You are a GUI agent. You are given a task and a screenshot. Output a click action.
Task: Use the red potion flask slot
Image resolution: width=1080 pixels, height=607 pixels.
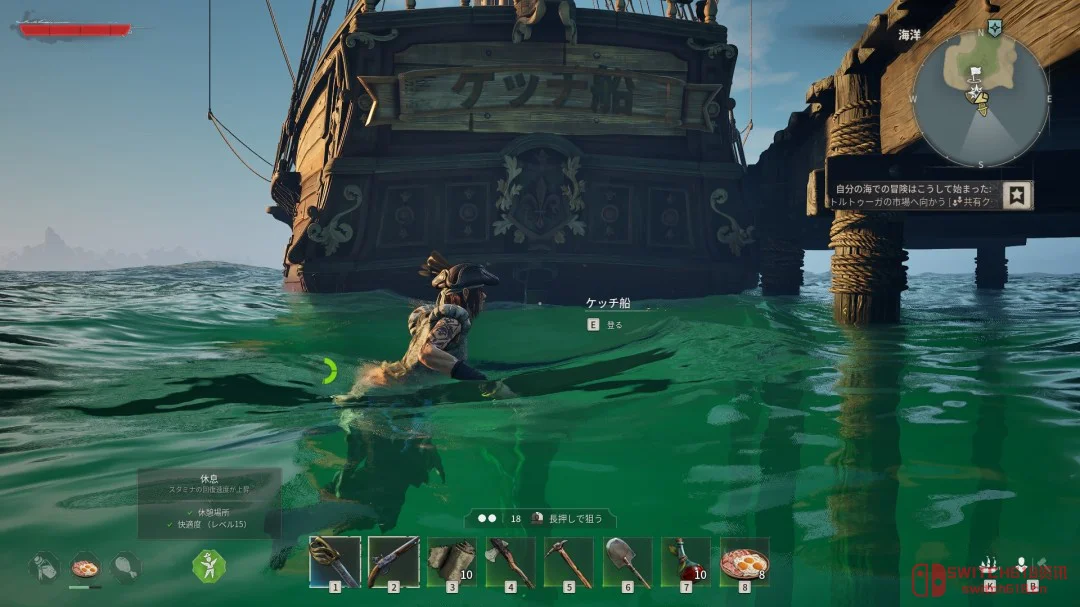[x=686, y=562]
